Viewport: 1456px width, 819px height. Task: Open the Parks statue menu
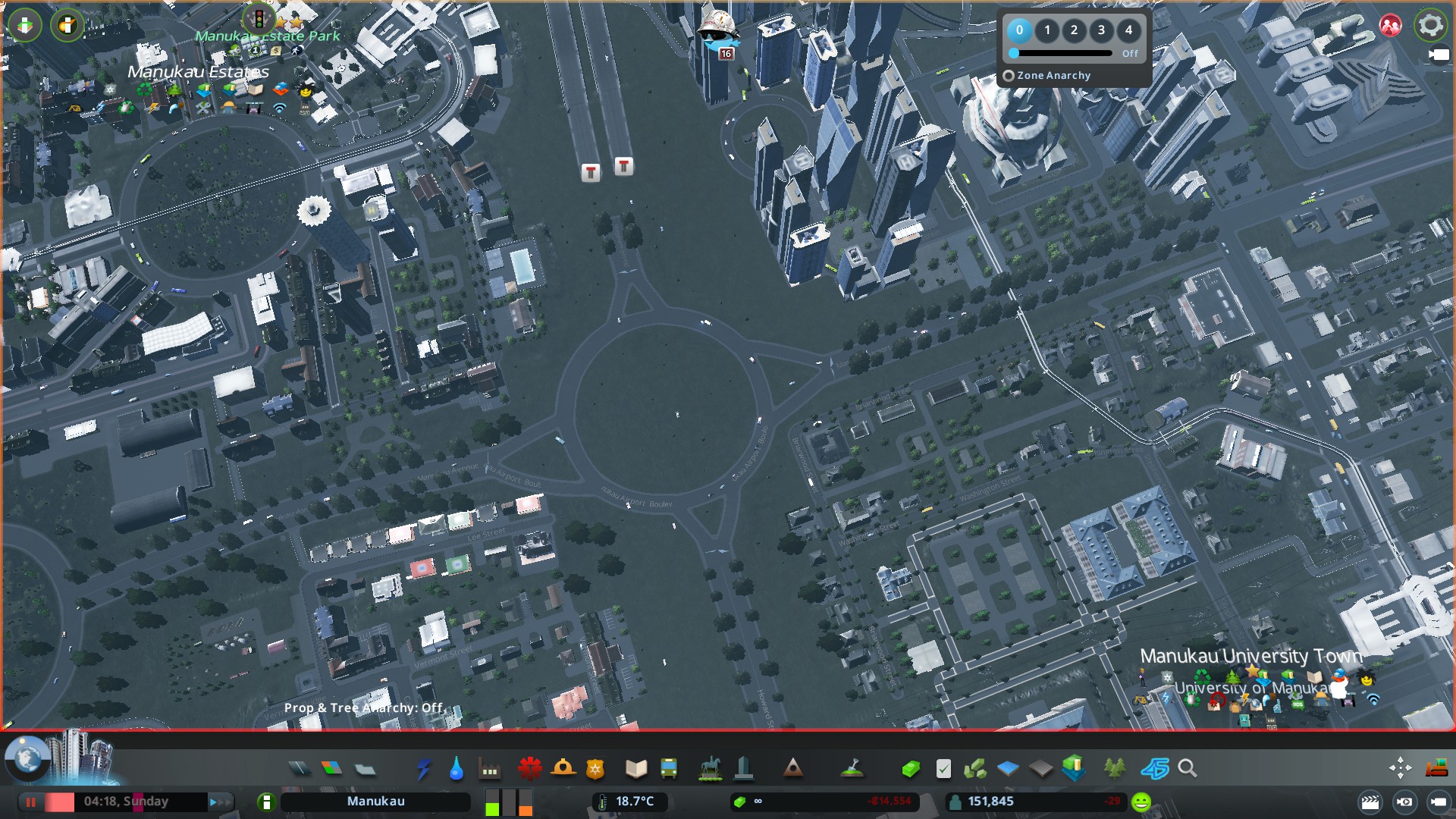(710, 769)
